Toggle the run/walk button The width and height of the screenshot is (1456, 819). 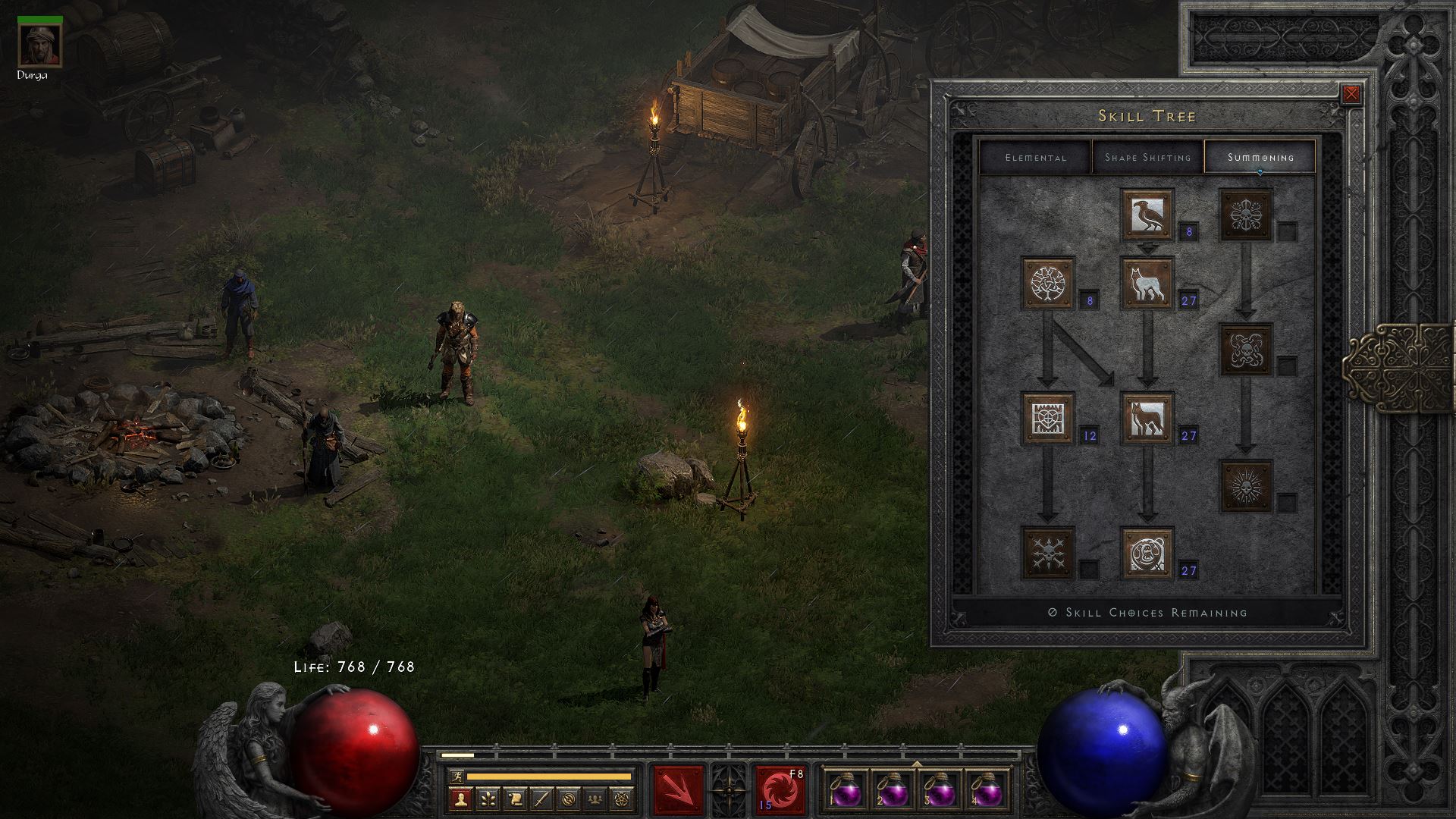pos(456,777)
